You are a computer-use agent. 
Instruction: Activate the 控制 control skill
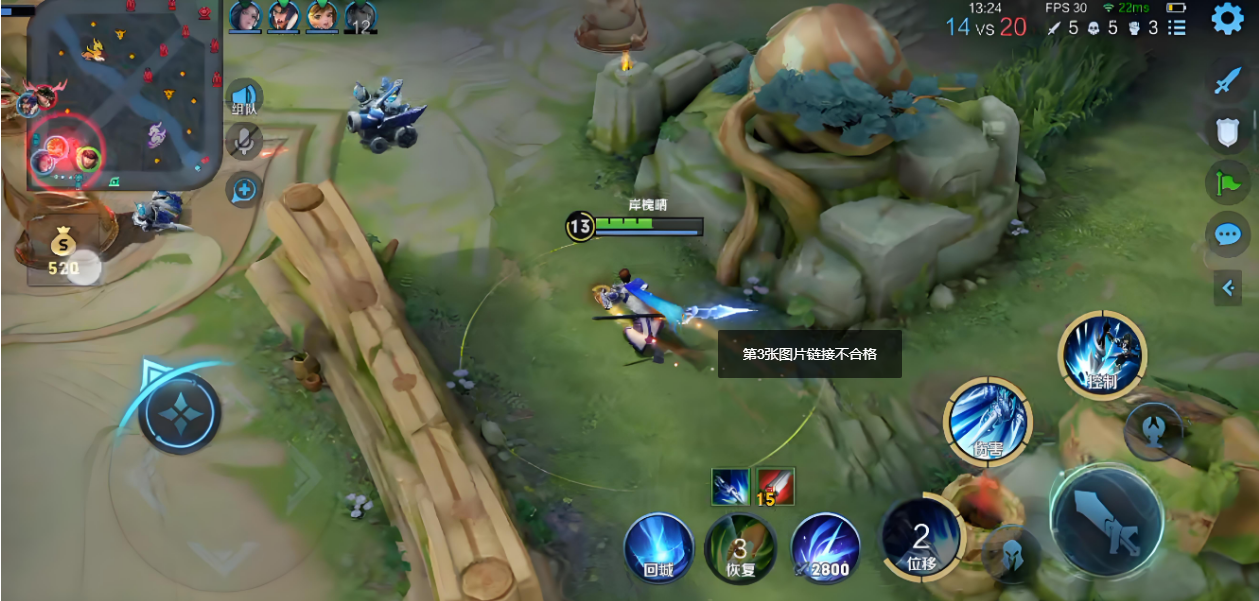coord(1101,355)
